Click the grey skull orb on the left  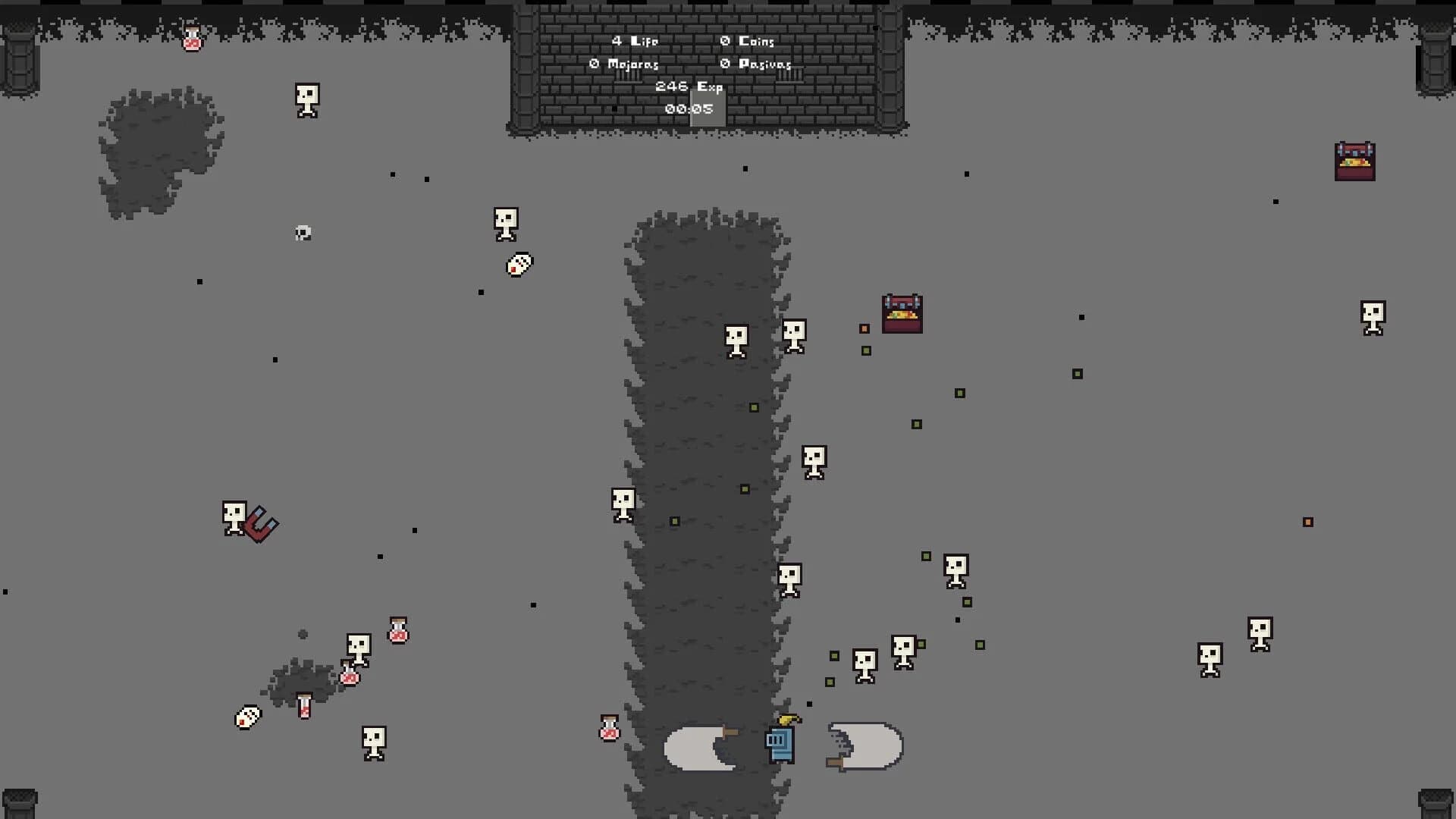pyautogui.click(x=301, y=234)
